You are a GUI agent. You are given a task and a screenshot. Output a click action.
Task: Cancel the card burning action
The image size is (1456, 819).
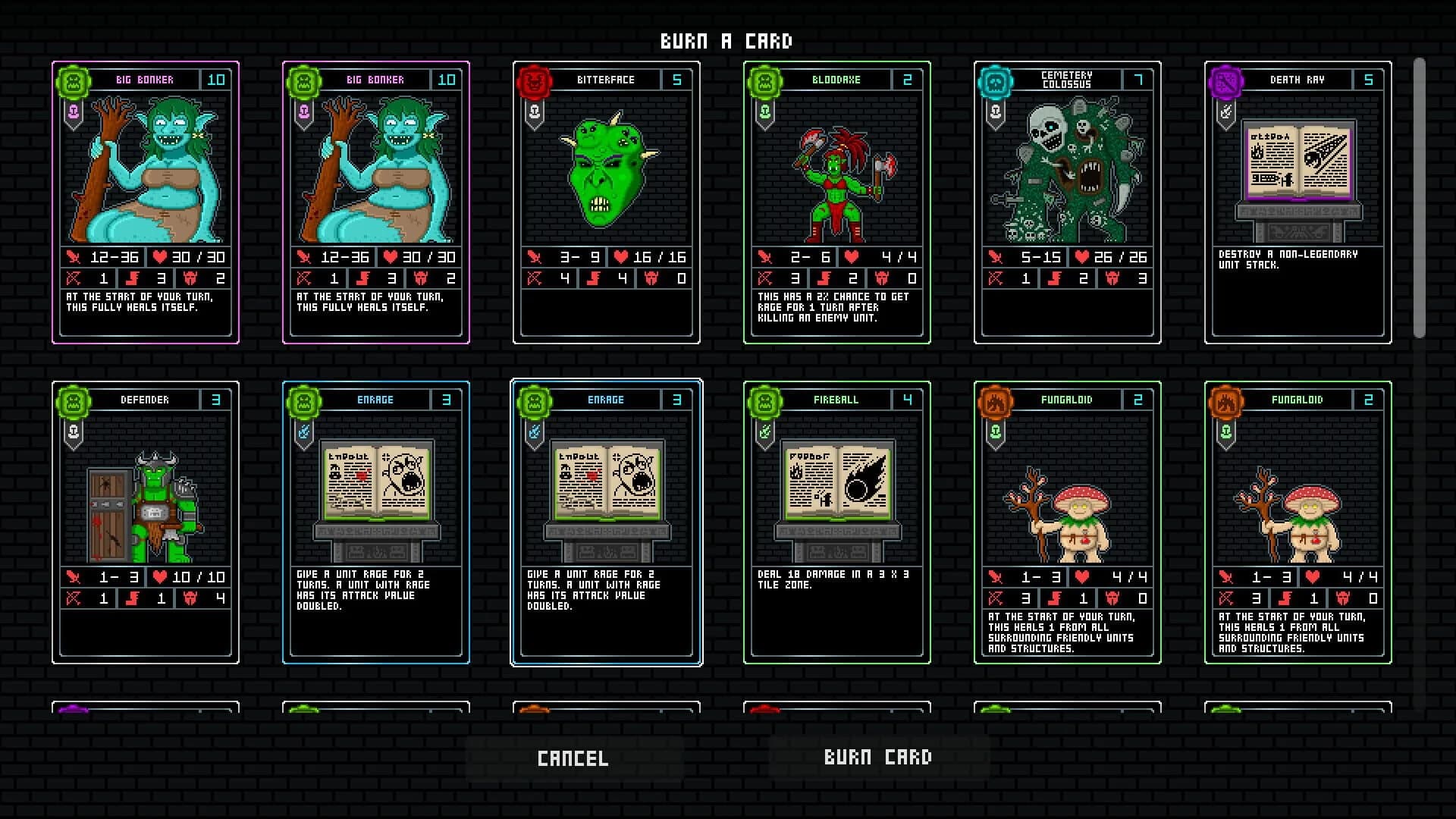(x=574, y=756)
